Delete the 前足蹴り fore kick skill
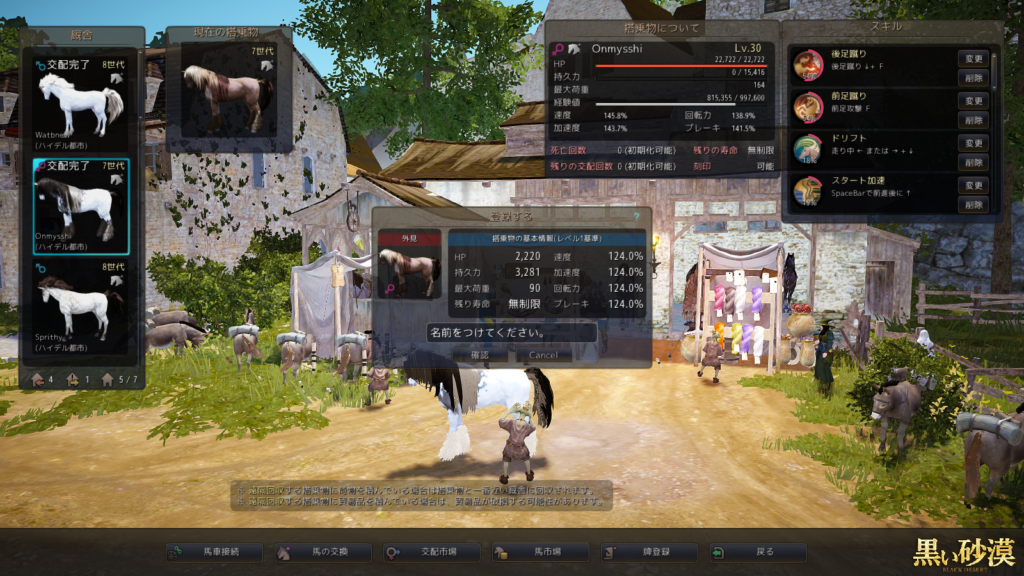 pyautogui.click(x=973, y=119)
